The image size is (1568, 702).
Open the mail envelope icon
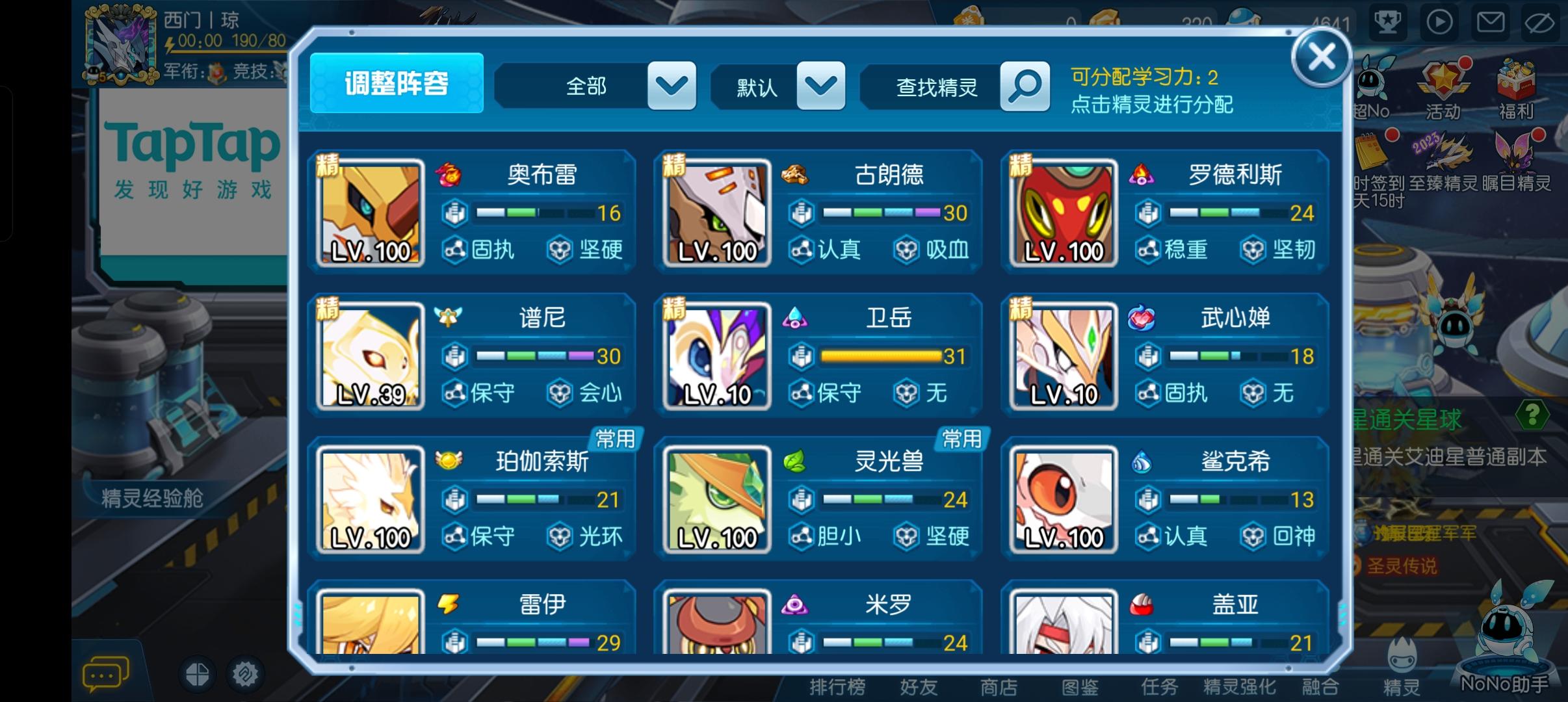[x=1489, y=21]
